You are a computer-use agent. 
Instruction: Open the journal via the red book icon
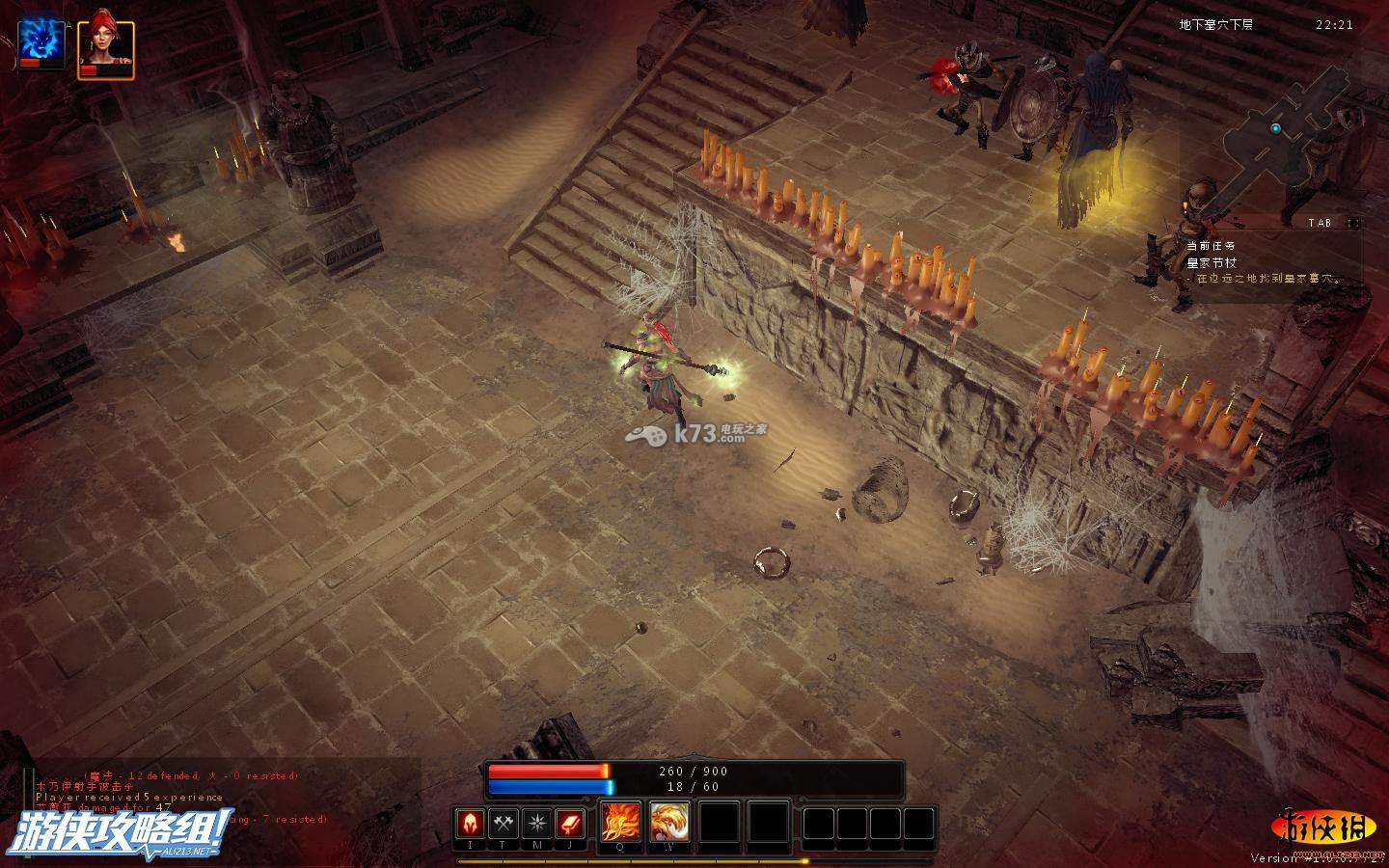(570, 824)
